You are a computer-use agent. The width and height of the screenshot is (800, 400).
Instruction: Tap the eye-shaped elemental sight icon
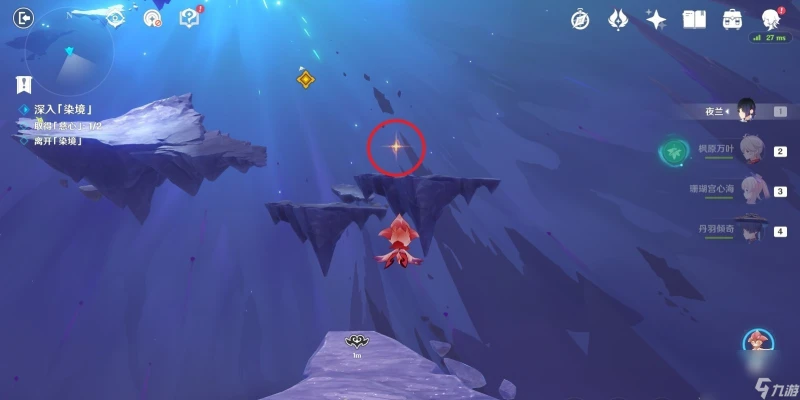click(x=116, y=18)
